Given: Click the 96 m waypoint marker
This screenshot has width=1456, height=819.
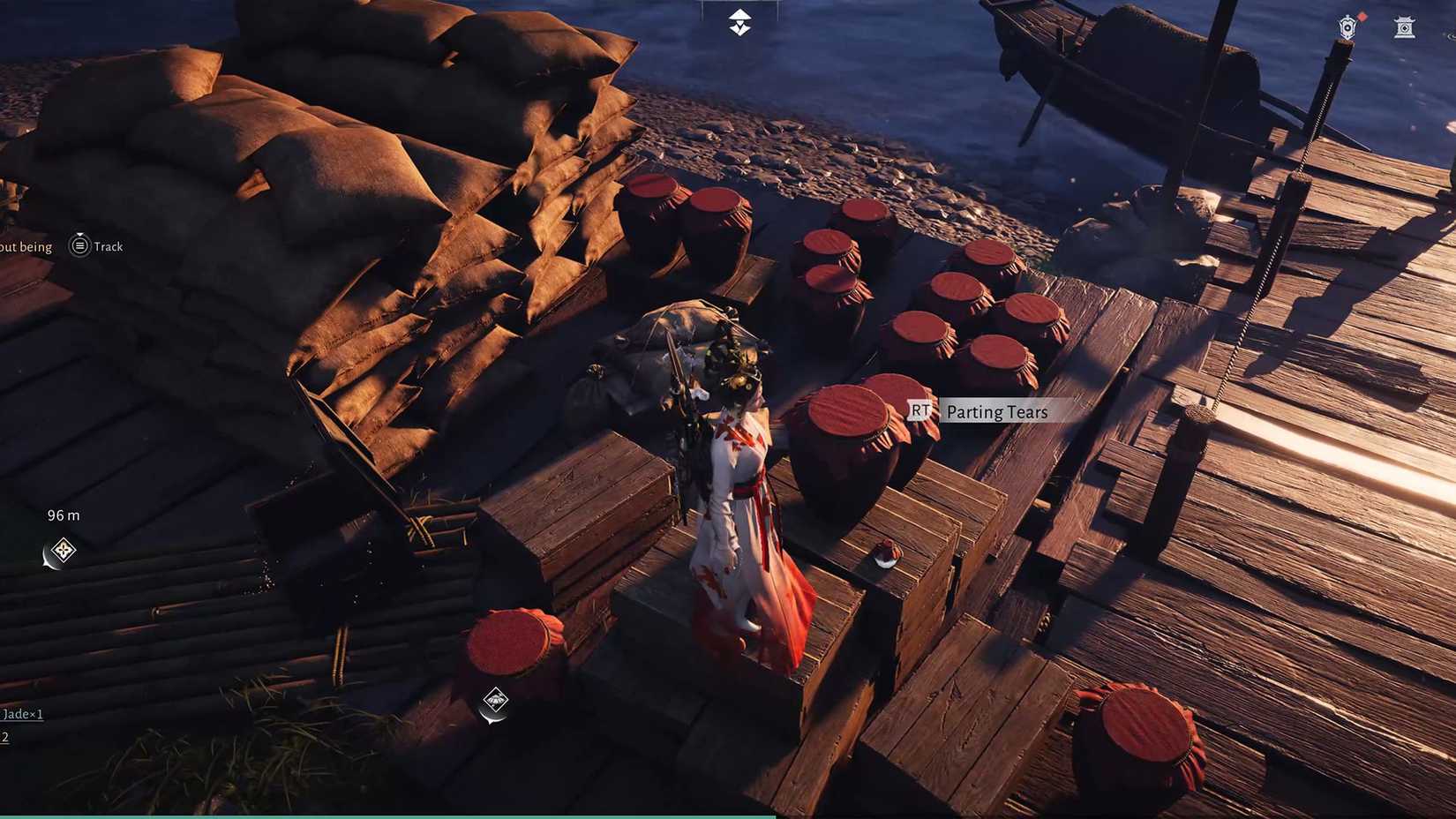Looking at the screenshot, I should (x=62, y=552).
